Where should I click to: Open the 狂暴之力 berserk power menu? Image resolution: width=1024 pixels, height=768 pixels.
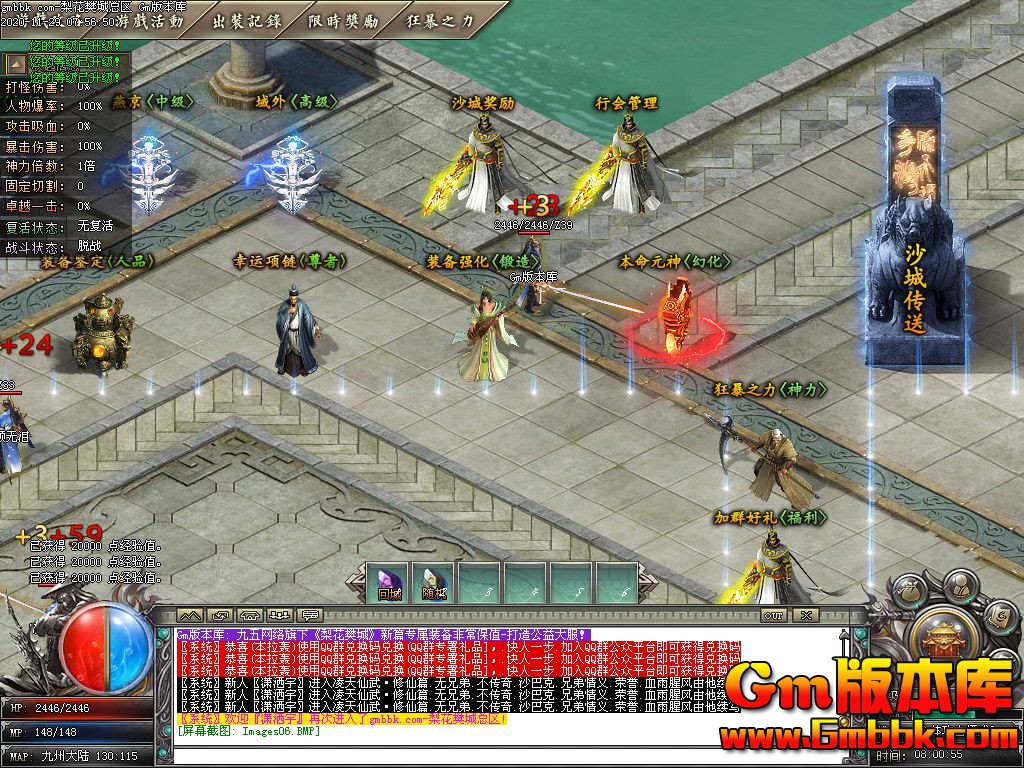tap(440, 20)
